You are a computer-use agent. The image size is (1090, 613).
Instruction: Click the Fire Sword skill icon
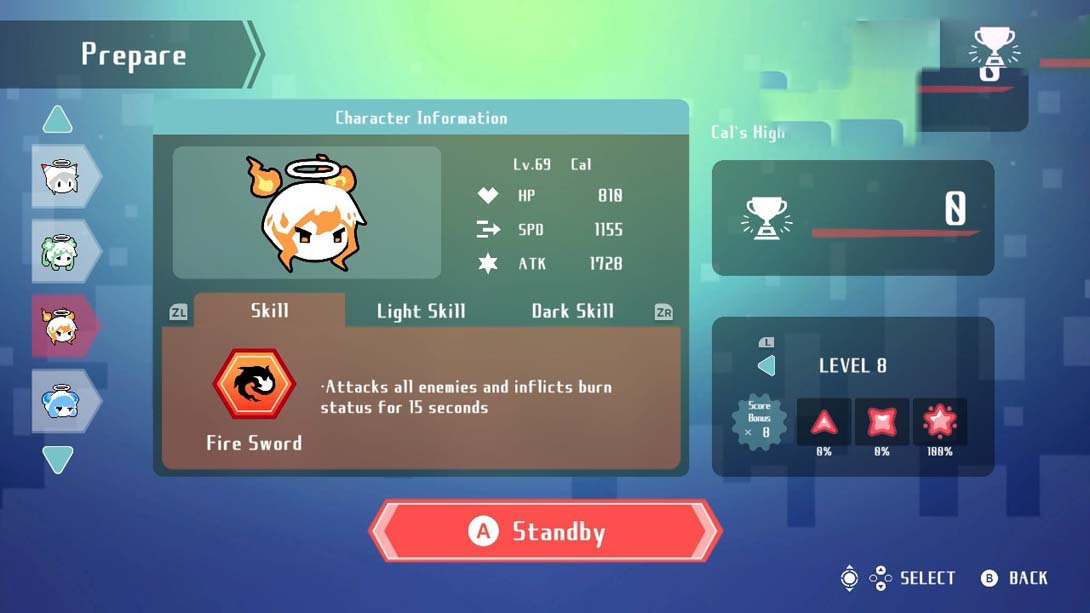click(x=254, y=384)
